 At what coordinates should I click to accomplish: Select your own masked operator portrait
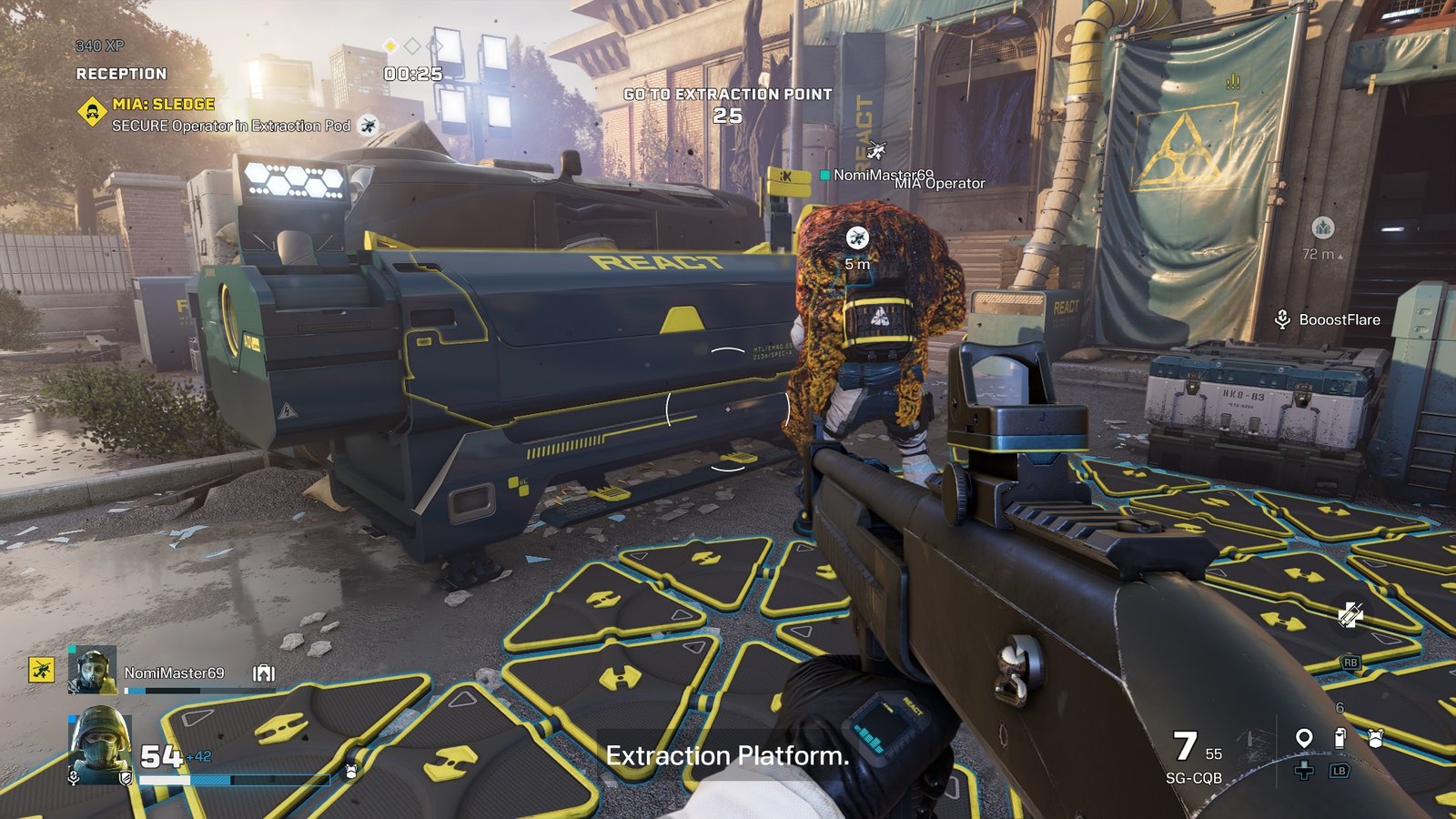[x=100, y=746]
